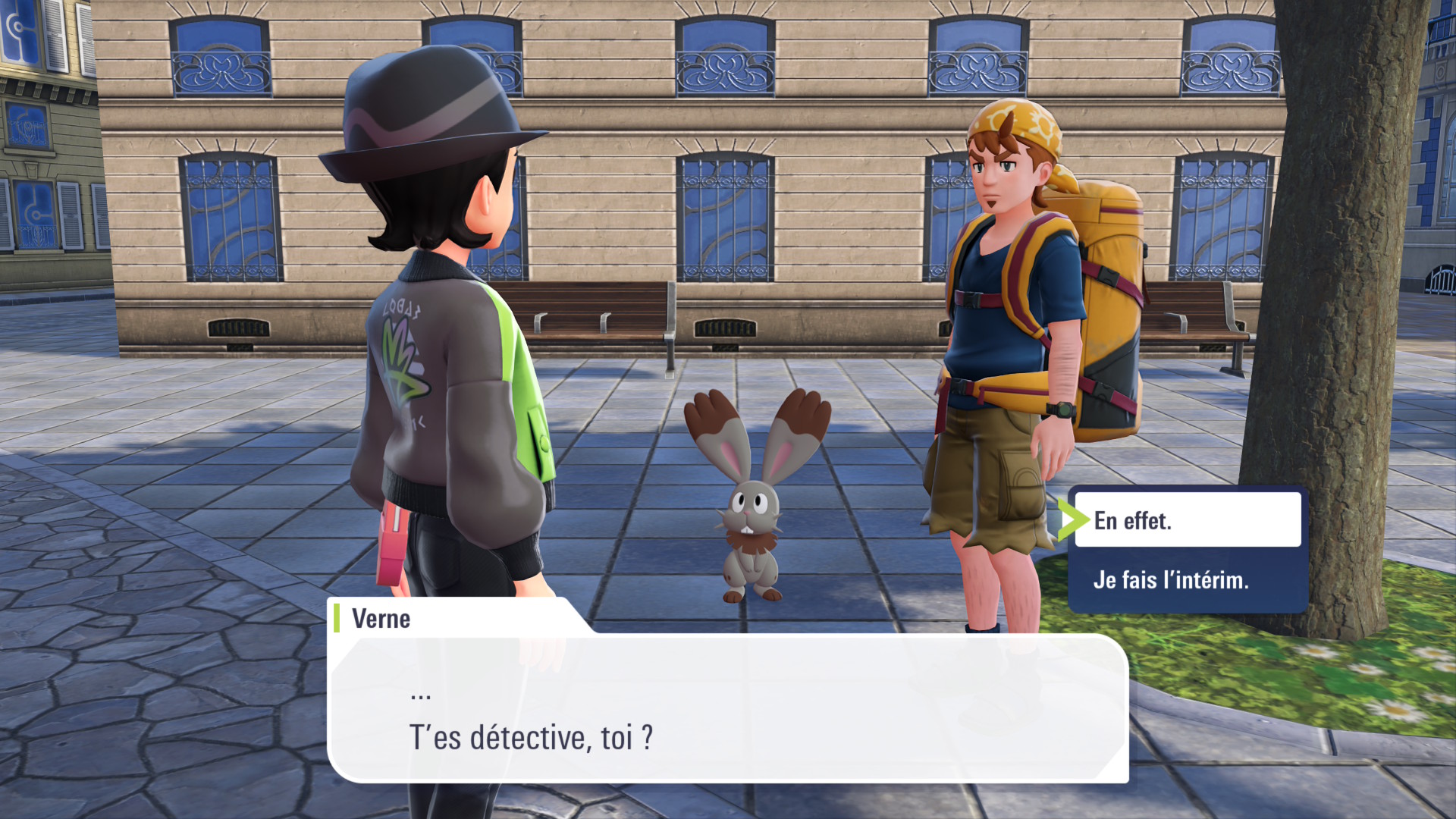This screenshot has height=819, width=1456.
Task: Choose the "En effet." reply
Action: click(1187, 520)
